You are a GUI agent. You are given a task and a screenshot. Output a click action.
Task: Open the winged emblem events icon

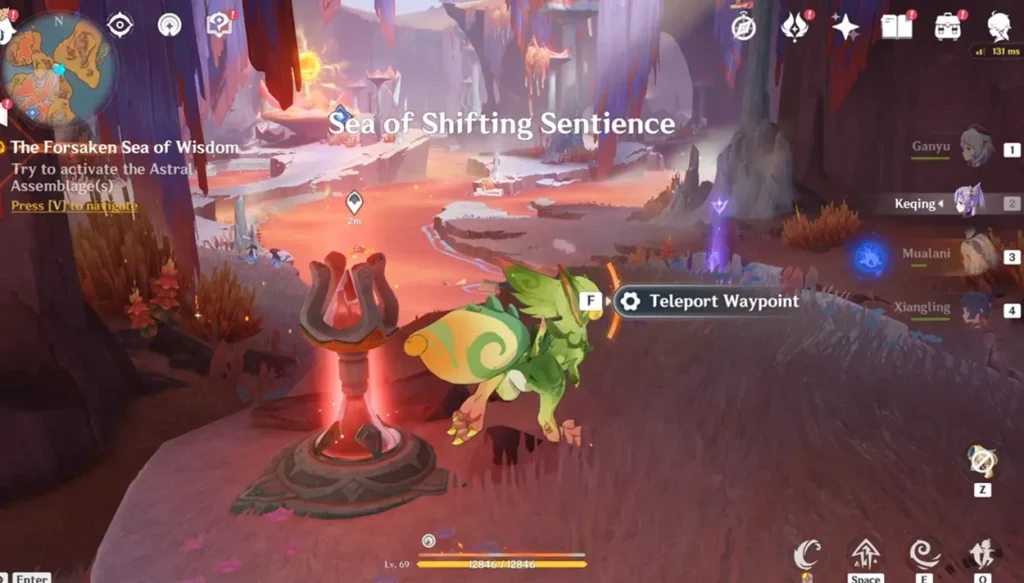pyautogui.click(x=794, y=27)
